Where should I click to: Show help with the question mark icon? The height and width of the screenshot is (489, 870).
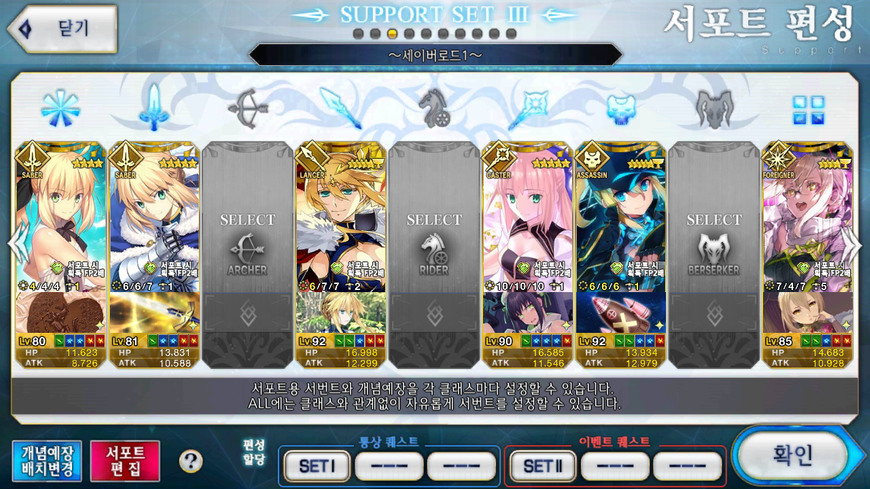[191, 462]
